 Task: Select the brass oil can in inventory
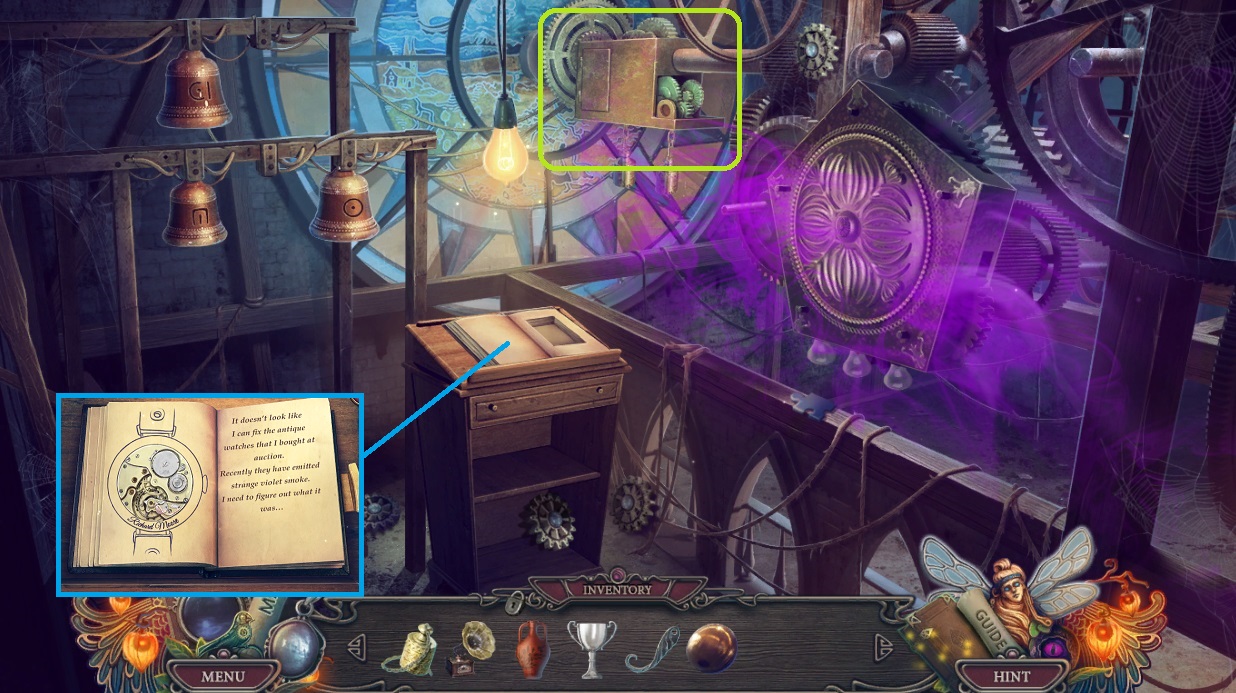[x=406, y=647]
